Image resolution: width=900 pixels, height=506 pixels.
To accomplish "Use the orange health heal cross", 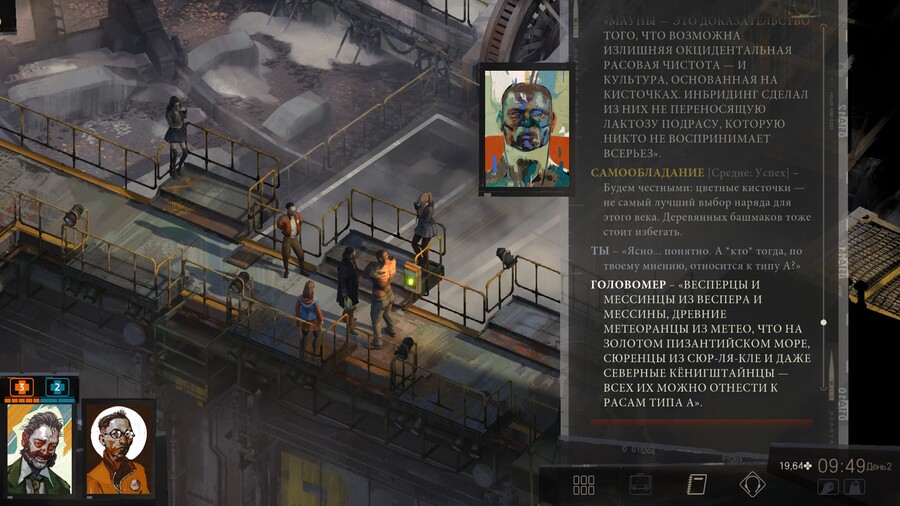I will click(x=22, y=387).
